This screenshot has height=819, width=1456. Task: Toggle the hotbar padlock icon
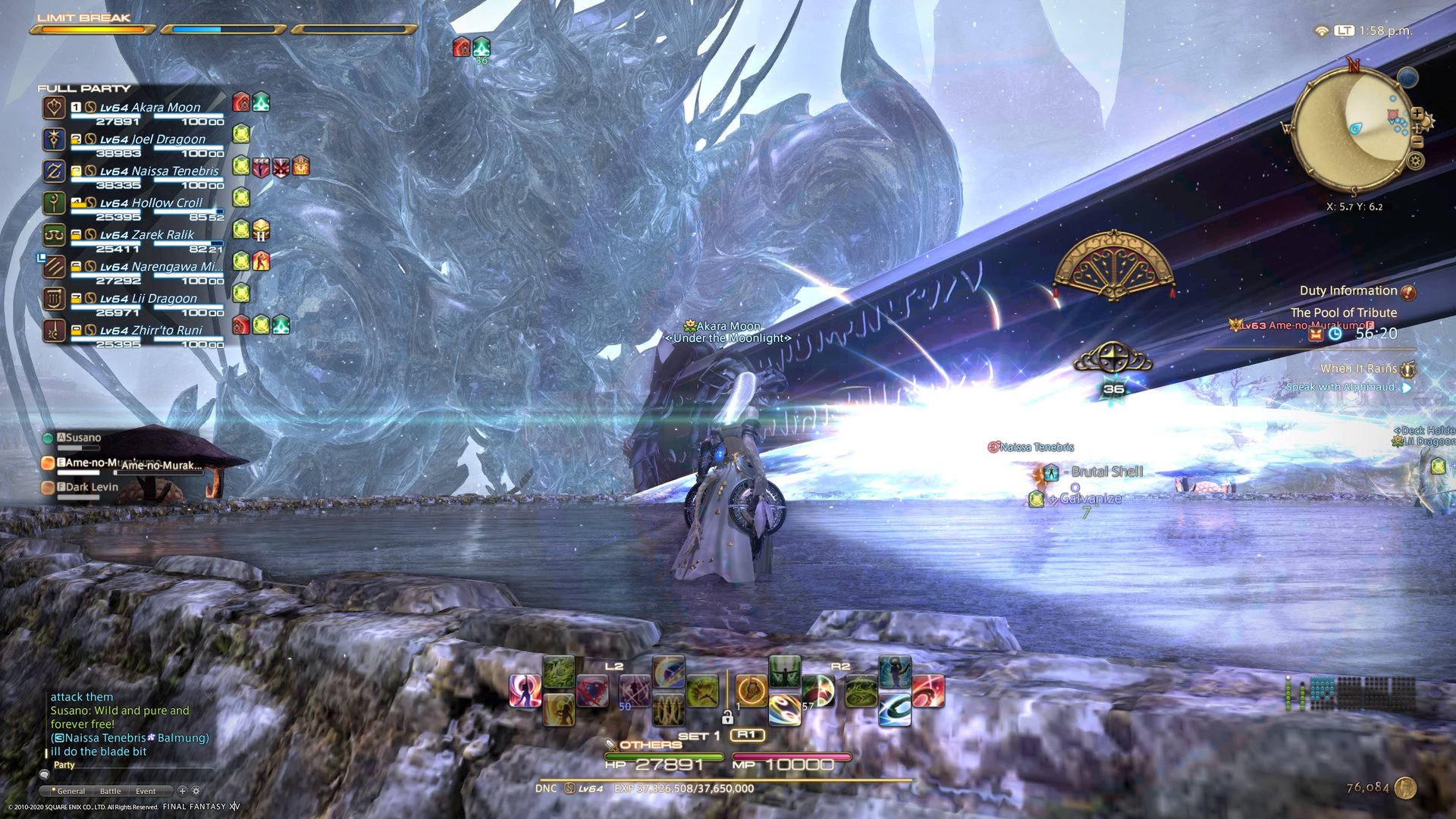[x=727, y=717]
